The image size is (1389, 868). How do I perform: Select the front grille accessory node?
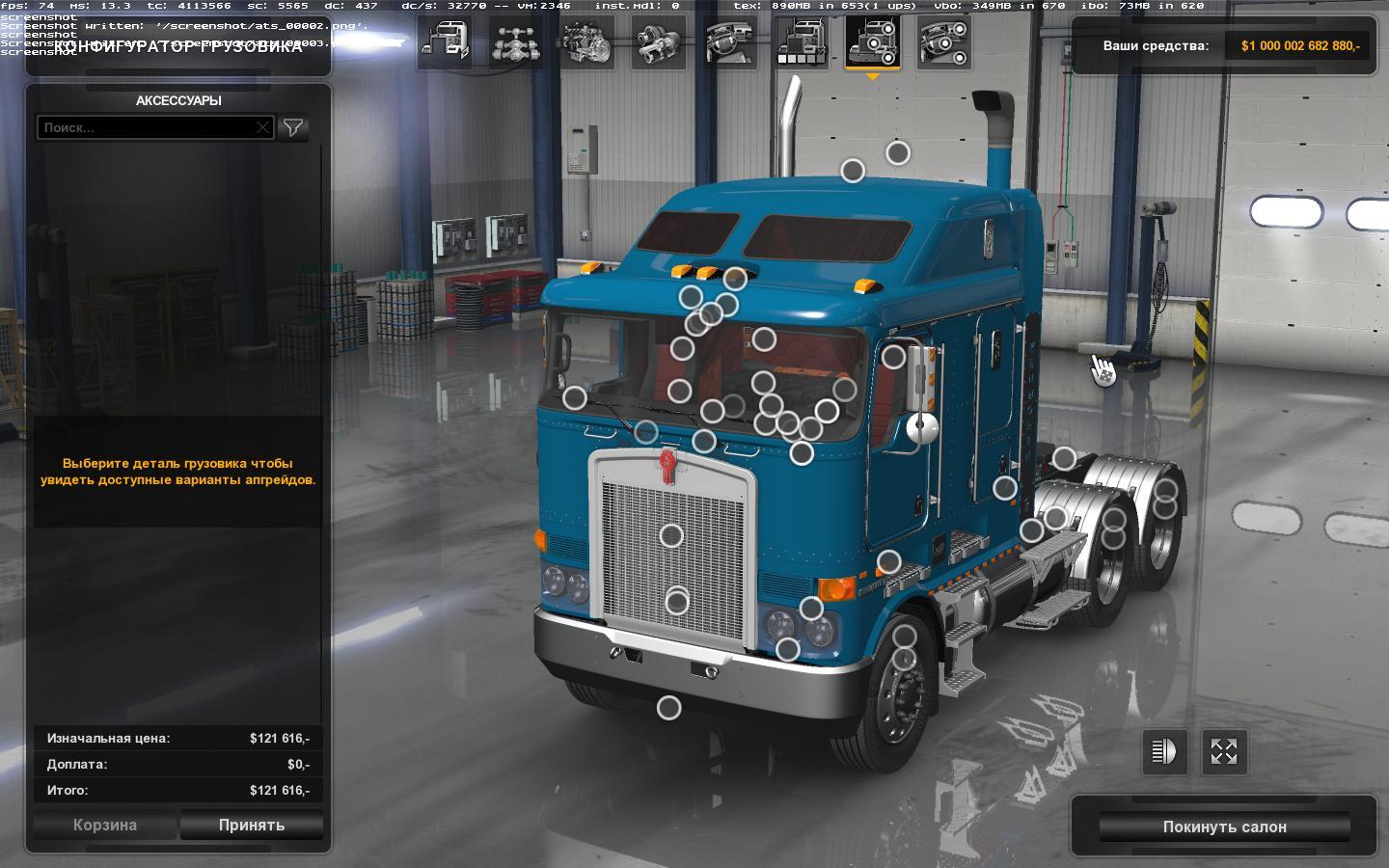671,534
